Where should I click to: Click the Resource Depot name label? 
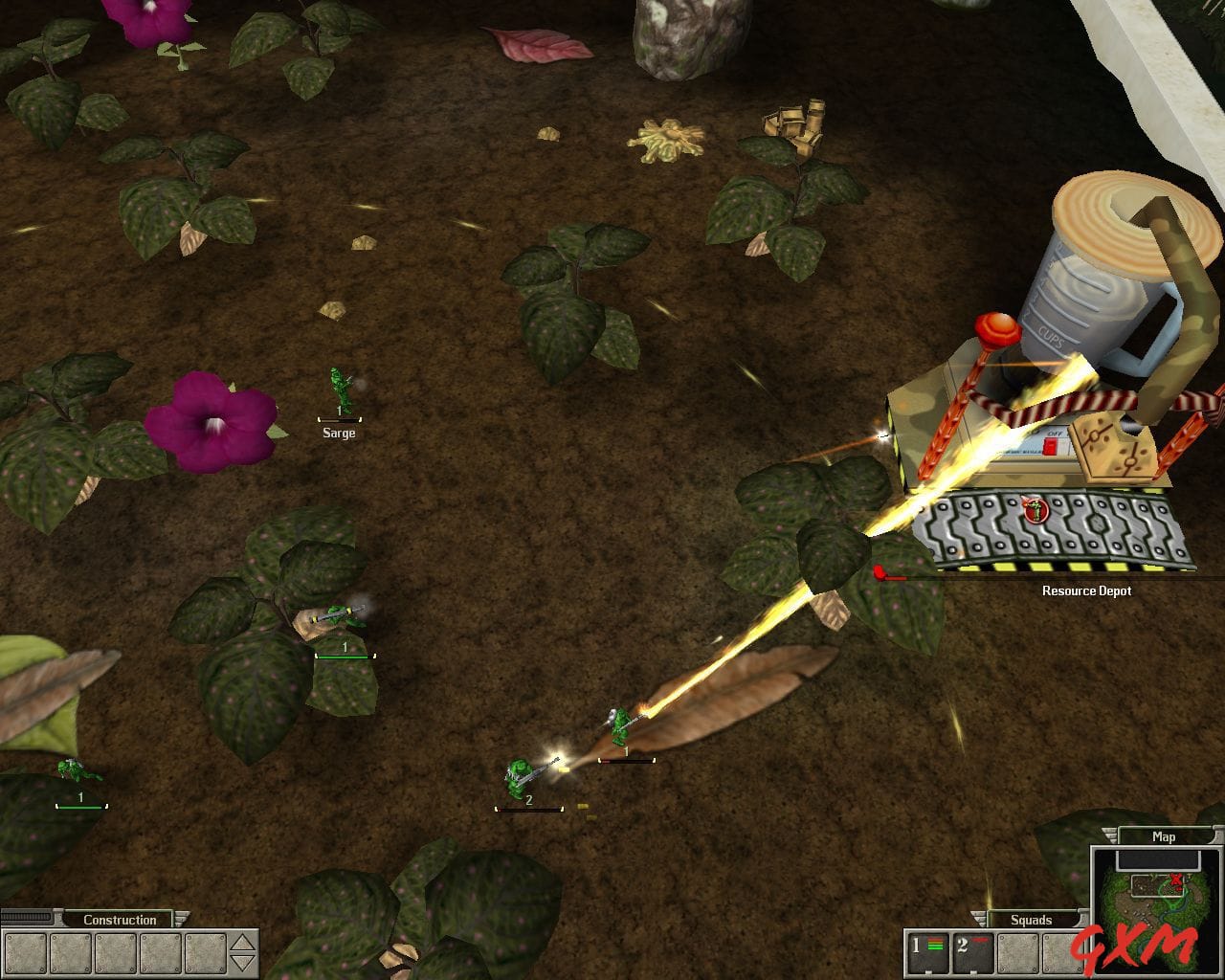1086,590
